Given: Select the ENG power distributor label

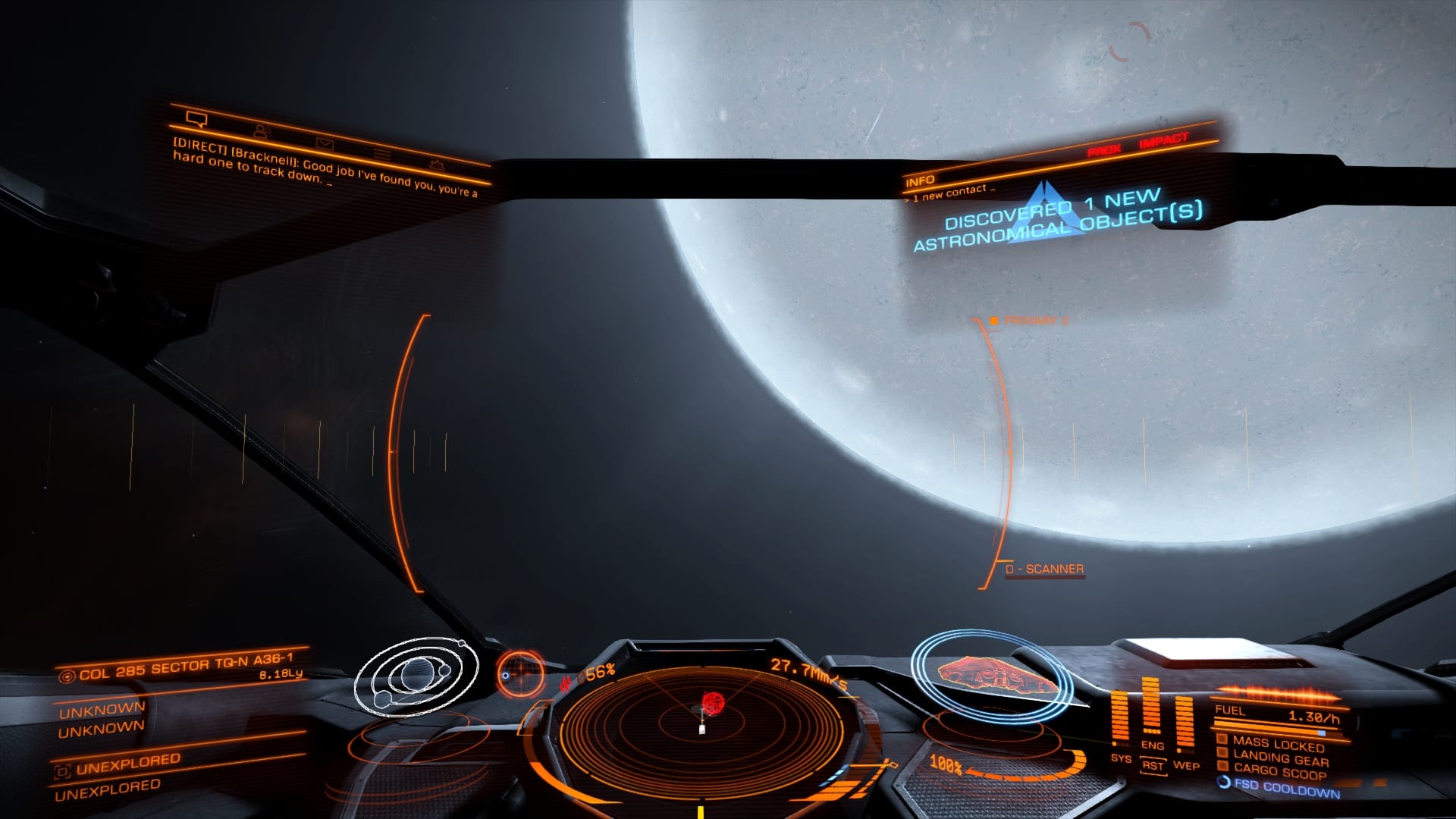Looking at the screenshot, I should coord(1153,745).
